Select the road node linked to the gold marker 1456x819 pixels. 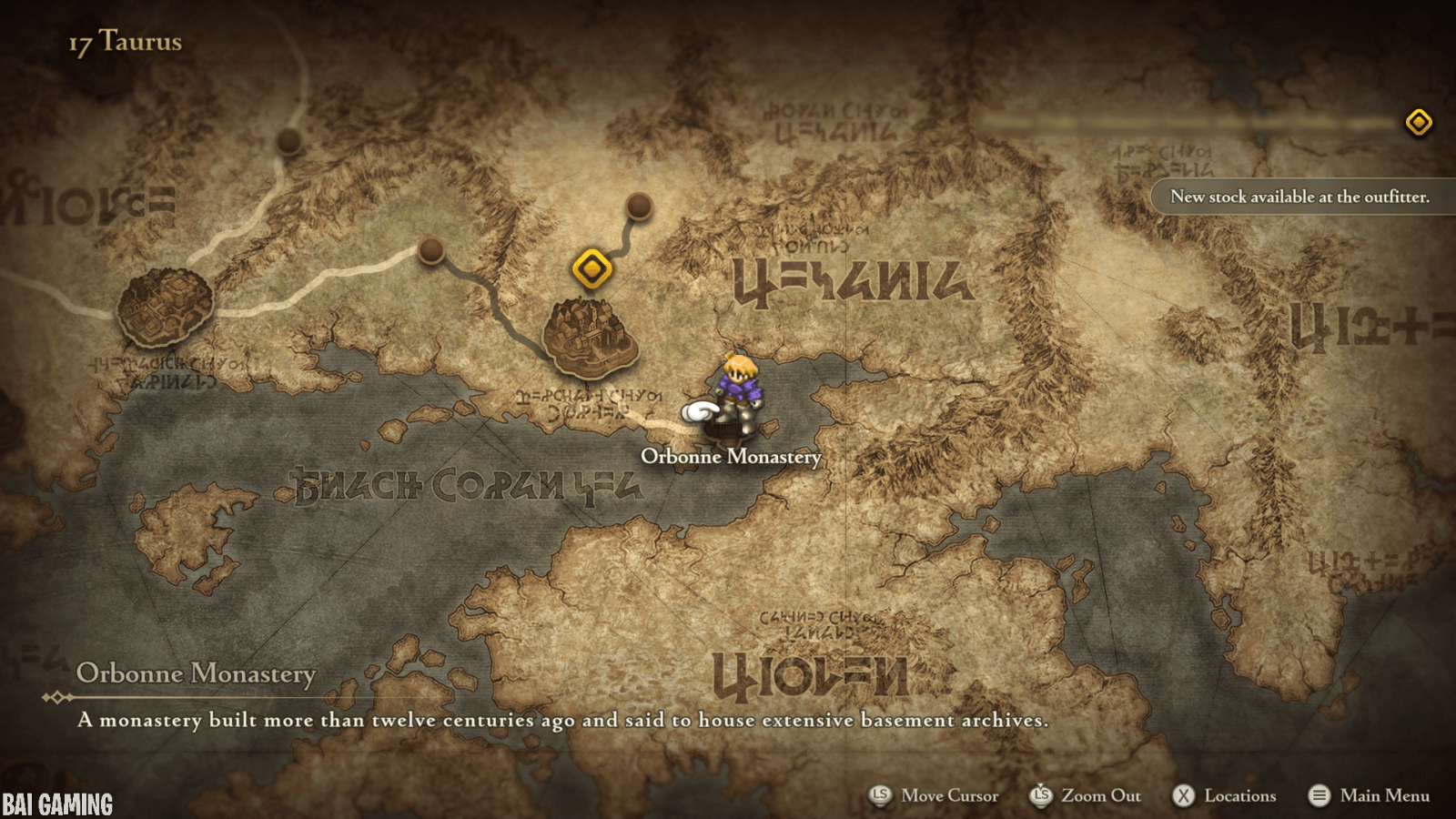coord(639,206)
